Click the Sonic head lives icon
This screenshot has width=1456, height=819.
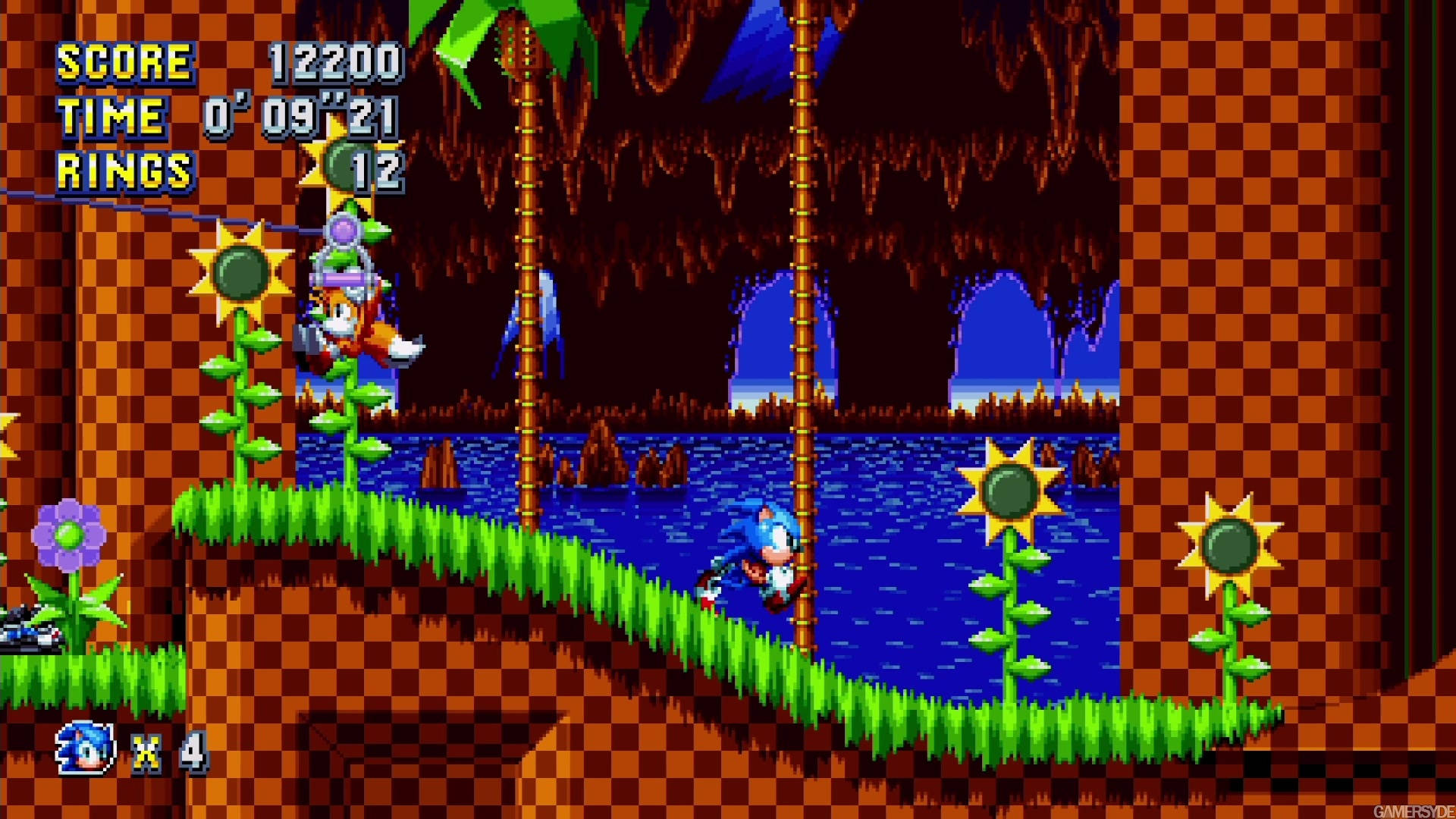pyautogui.click(x=85, y=748)
